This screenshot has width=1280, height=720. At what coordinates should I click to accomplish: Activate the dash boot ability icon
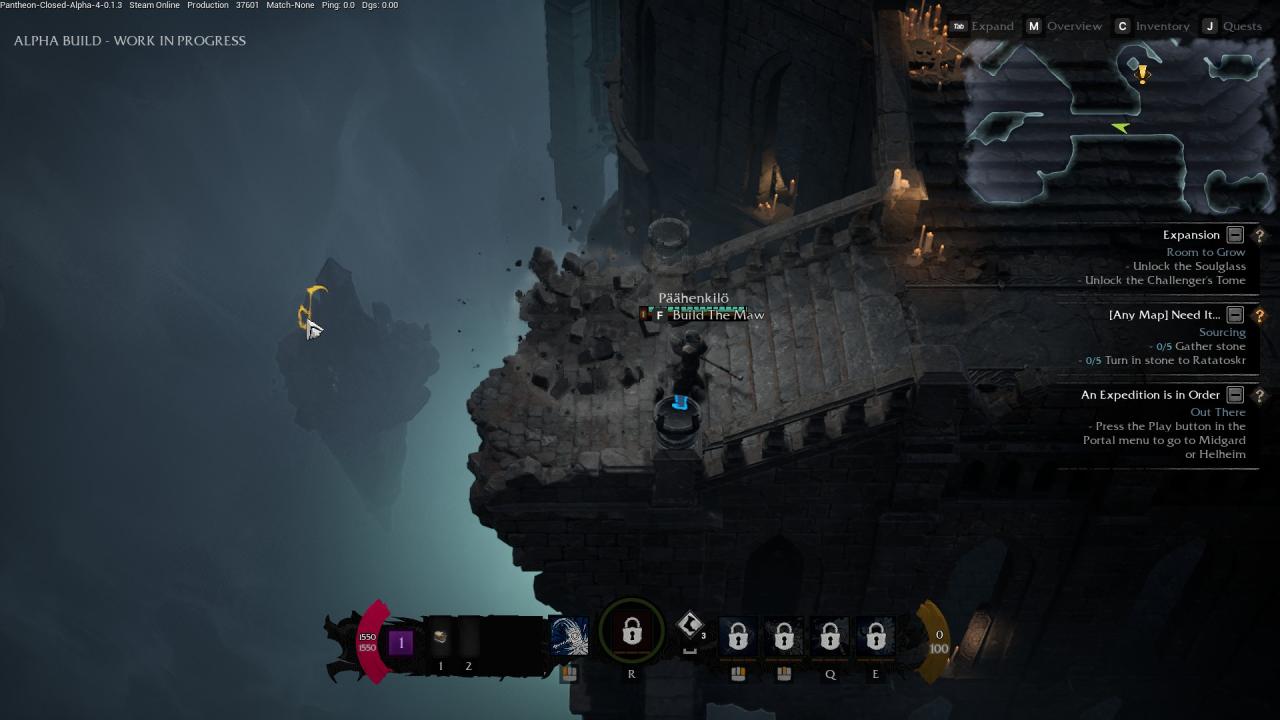[689, 626]
